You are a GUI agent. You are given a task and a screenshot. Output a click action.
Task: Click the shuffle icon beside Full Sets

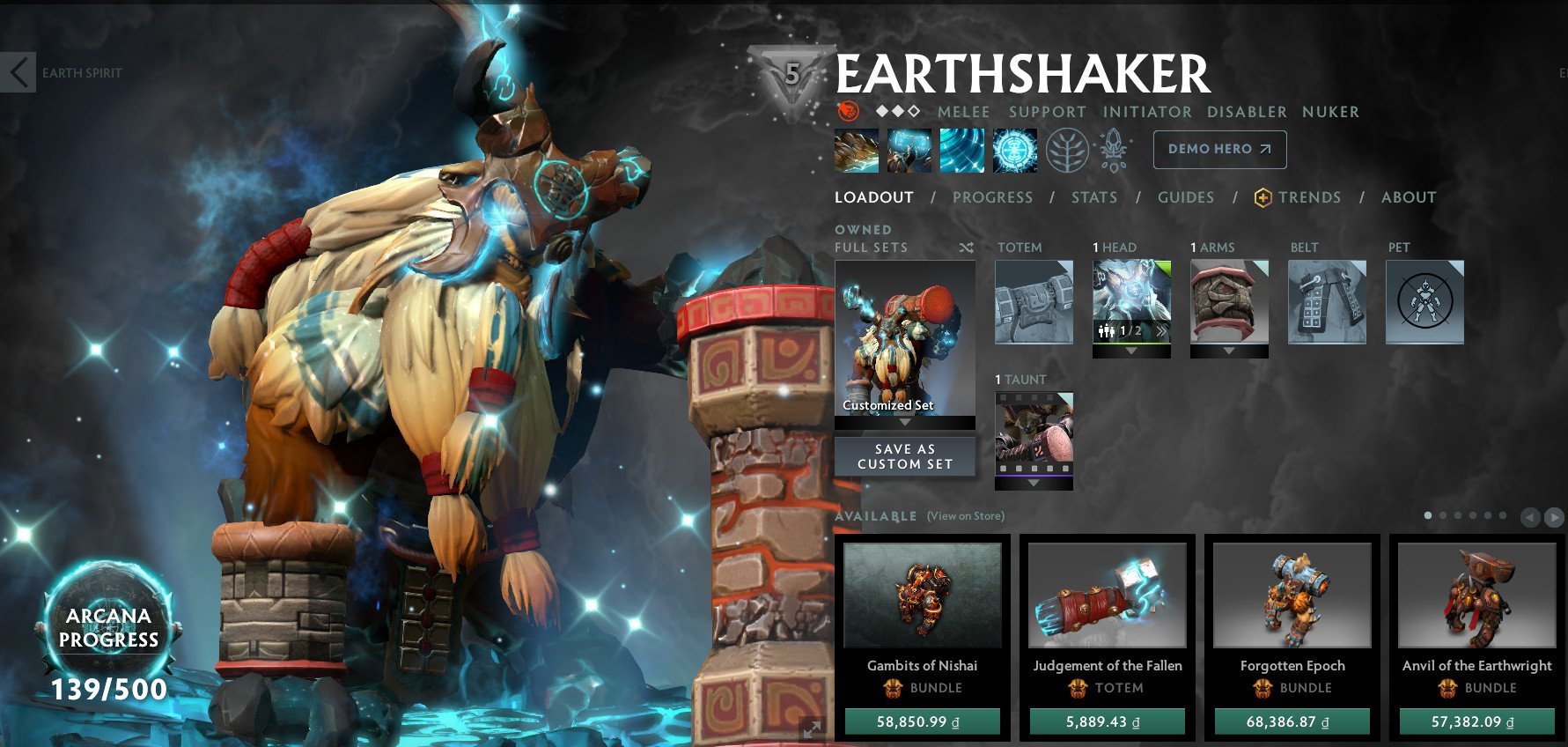[x=967, y=248]
